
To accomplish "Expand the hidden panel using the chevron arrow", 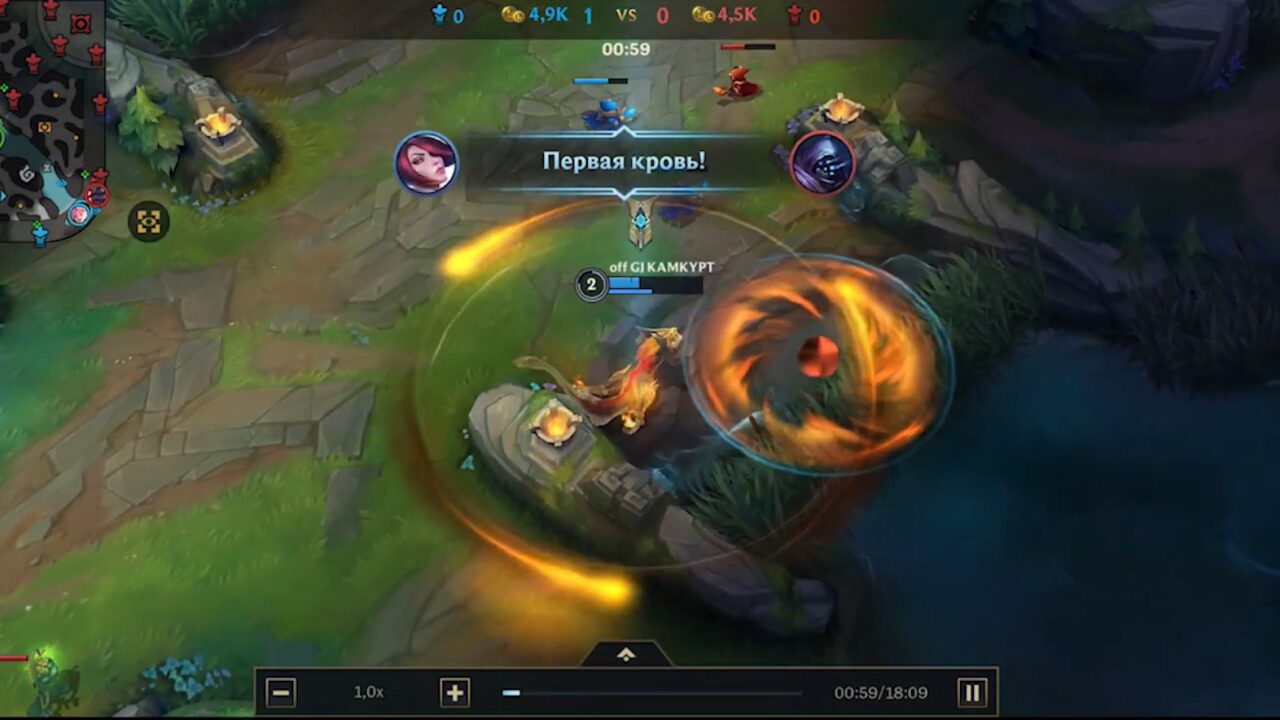I will click(628, 653).
